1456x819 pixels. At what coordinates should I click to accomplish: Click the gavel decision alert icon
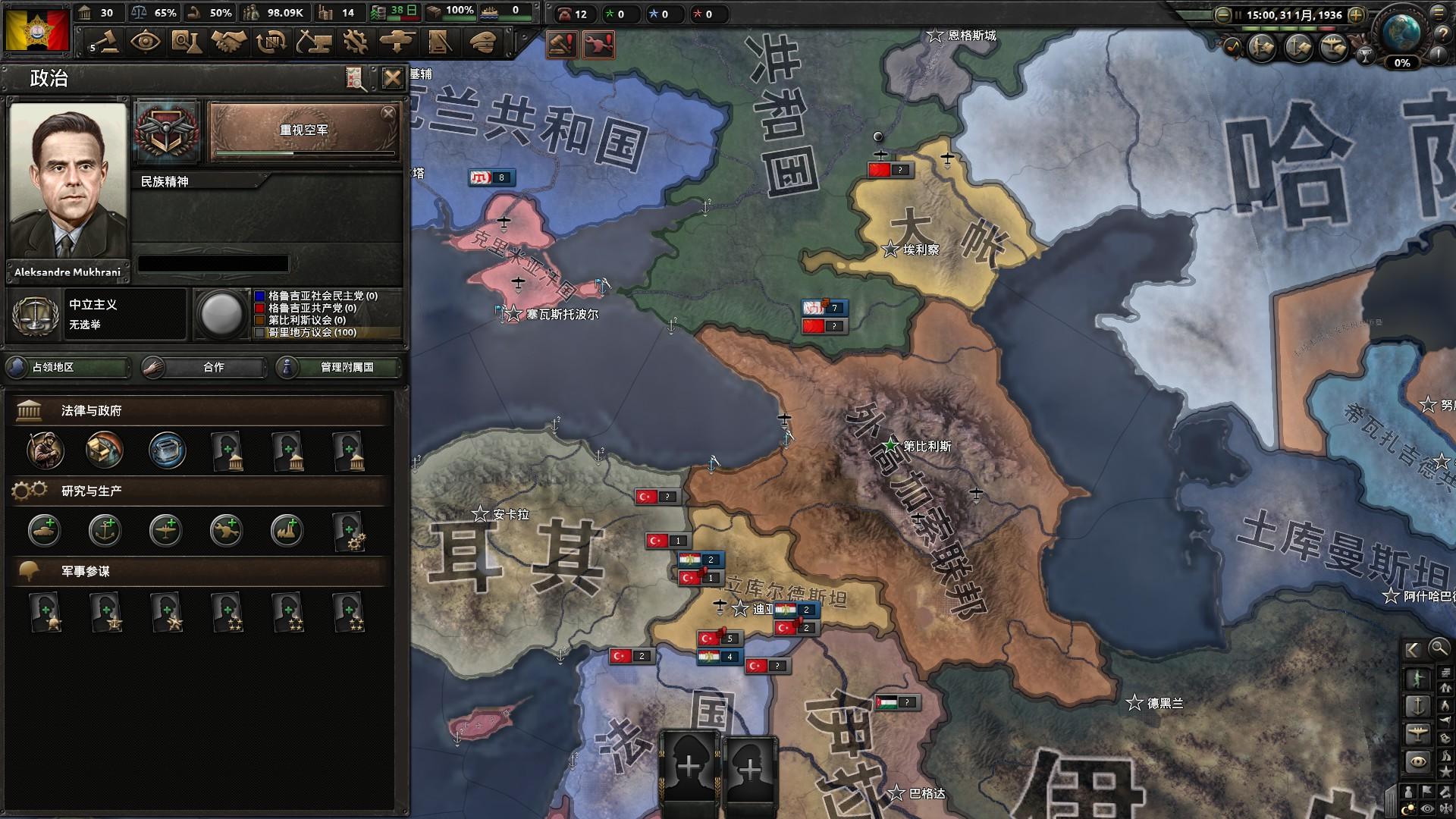pyautogui.click(x=561, y=45)
